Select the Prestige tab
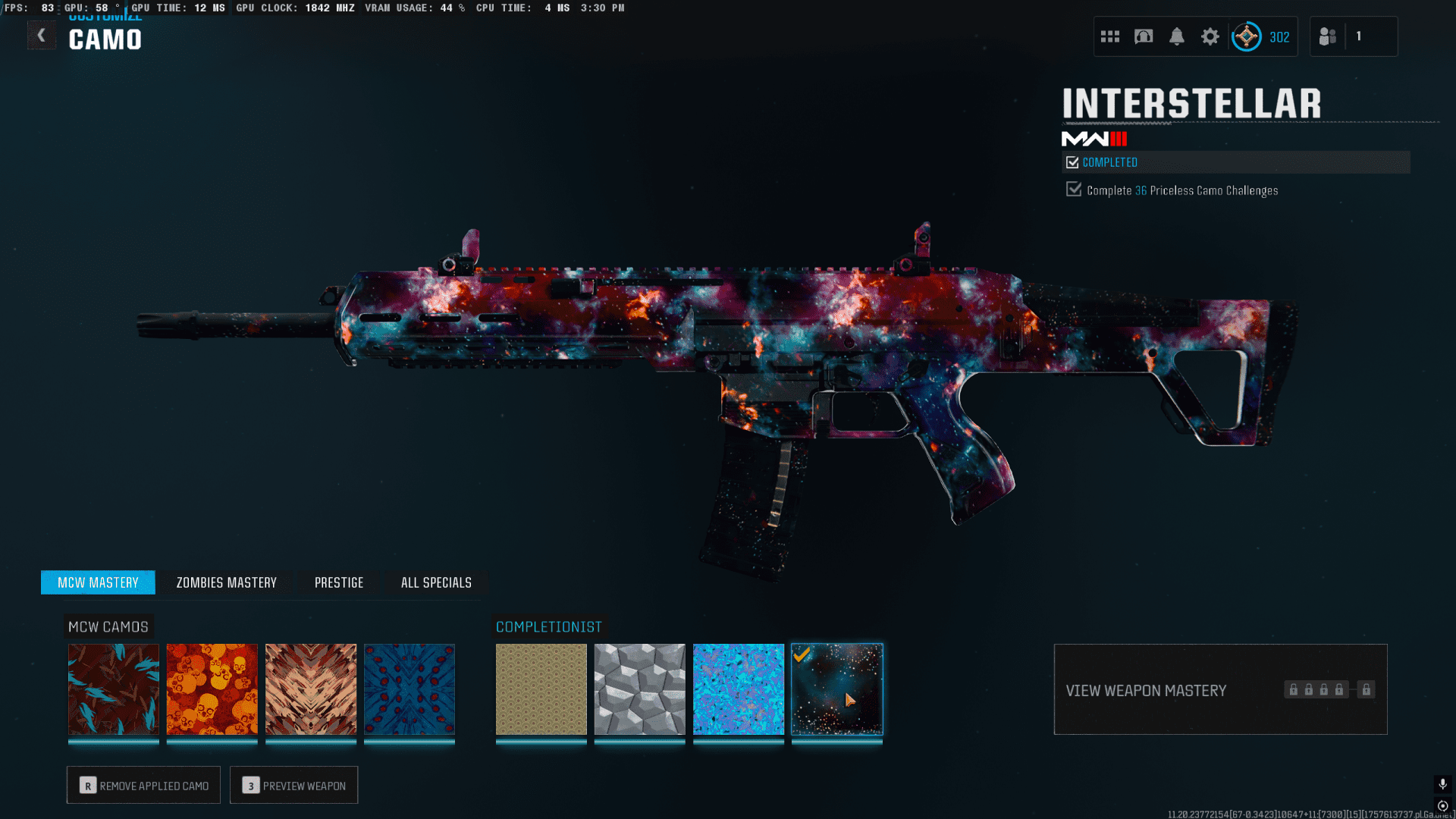 (x=339, y=582)
